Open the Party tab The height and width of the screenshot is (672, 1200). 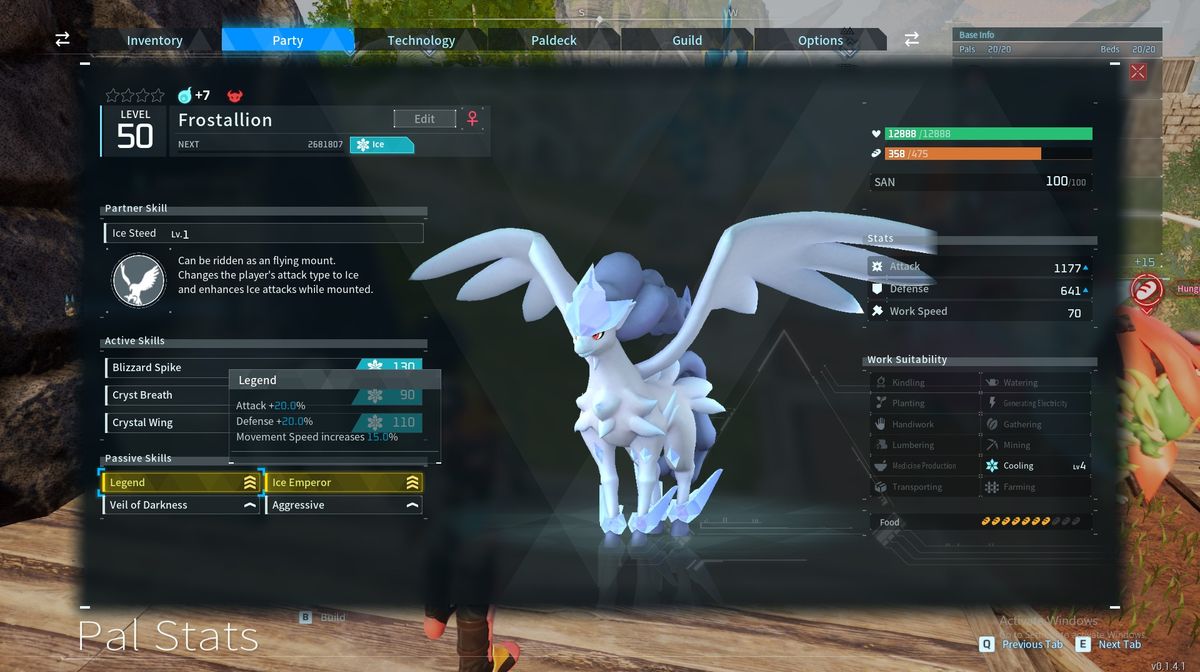coord(287,40)
